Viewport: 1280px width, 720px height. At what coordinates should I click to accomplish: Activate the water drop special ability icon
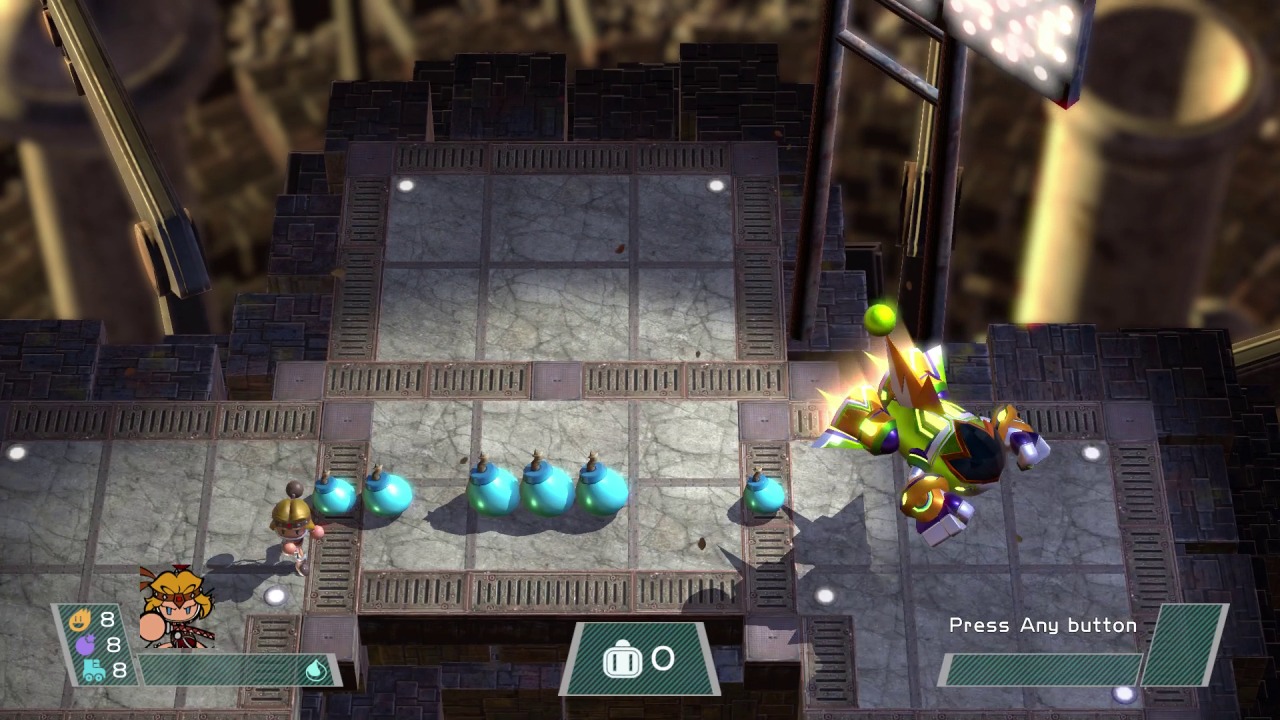pos(316,670)
